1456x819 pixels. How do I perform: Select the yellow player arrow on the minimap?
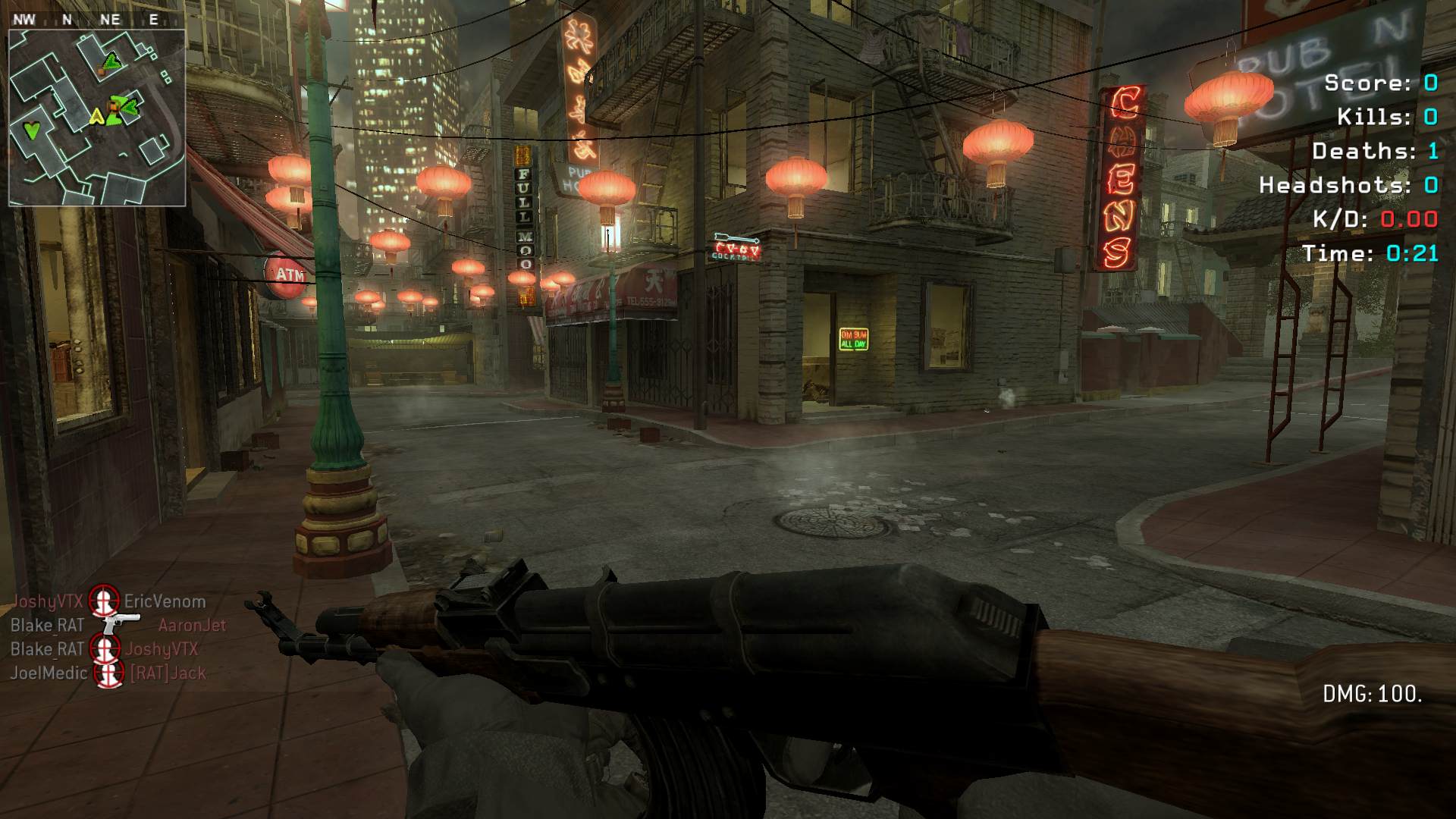point(96,117)
